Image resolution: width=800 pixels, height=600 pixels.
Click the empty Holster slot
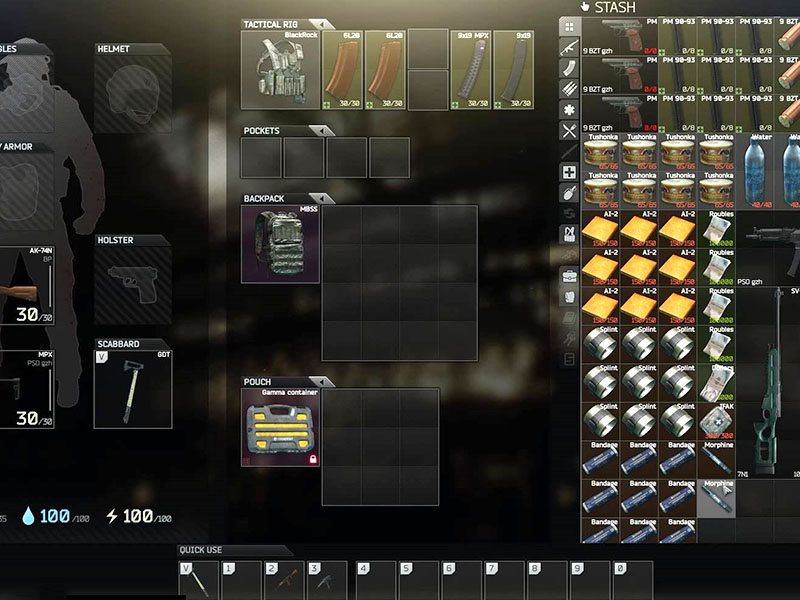pos(132,282)
